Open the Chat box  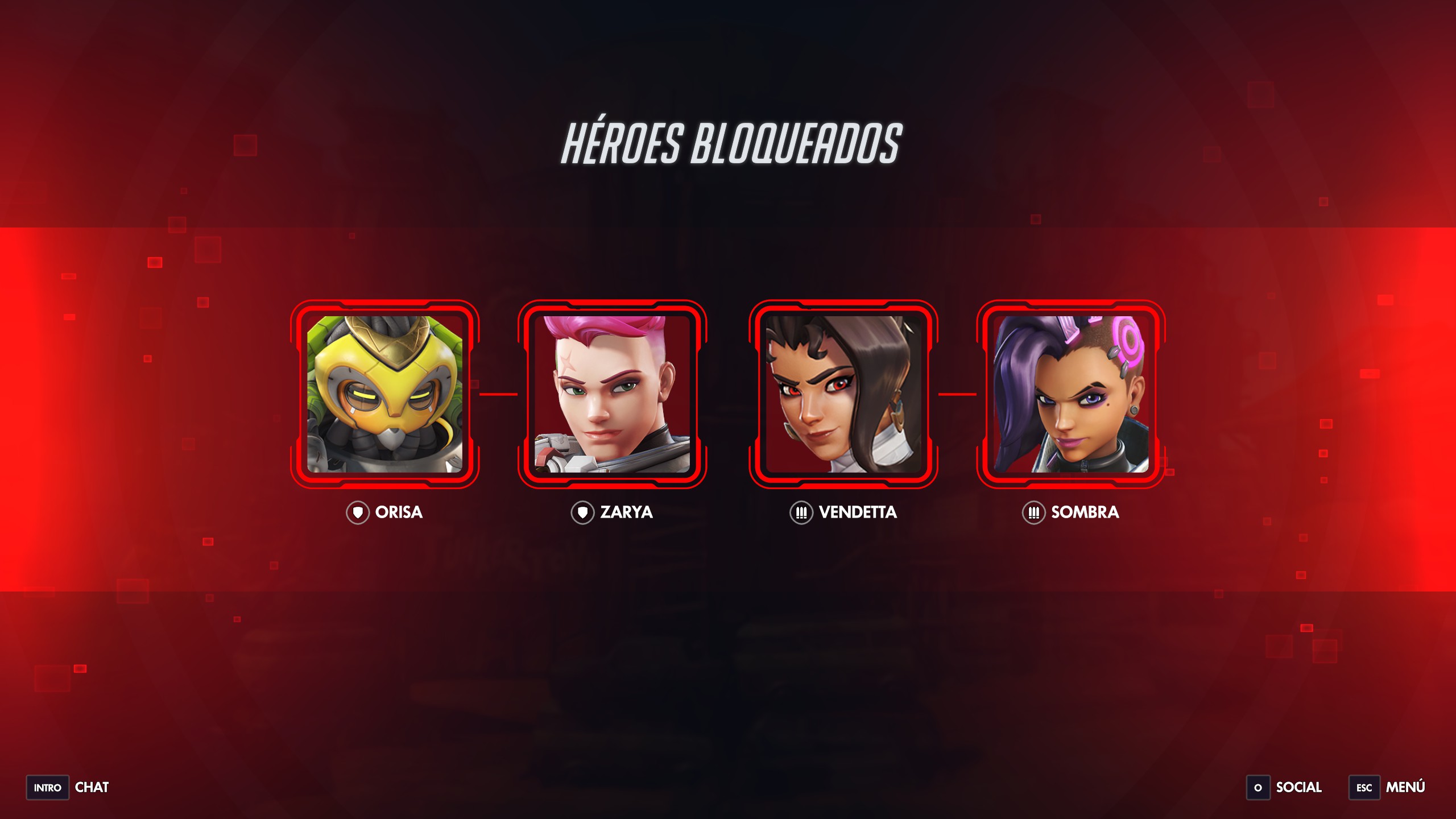point(92,788)
